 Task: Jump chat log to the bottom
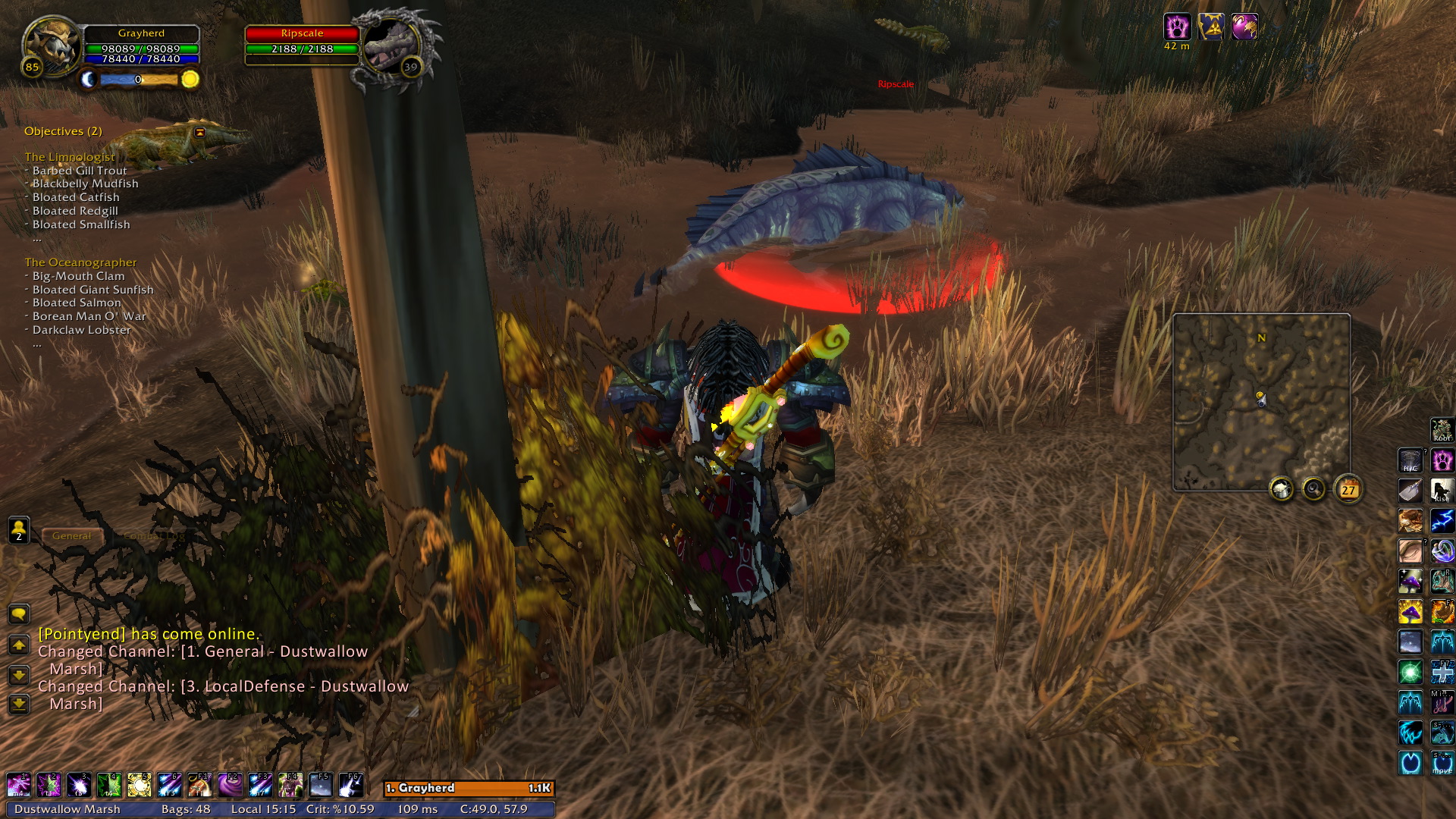(x=19, y=704)
